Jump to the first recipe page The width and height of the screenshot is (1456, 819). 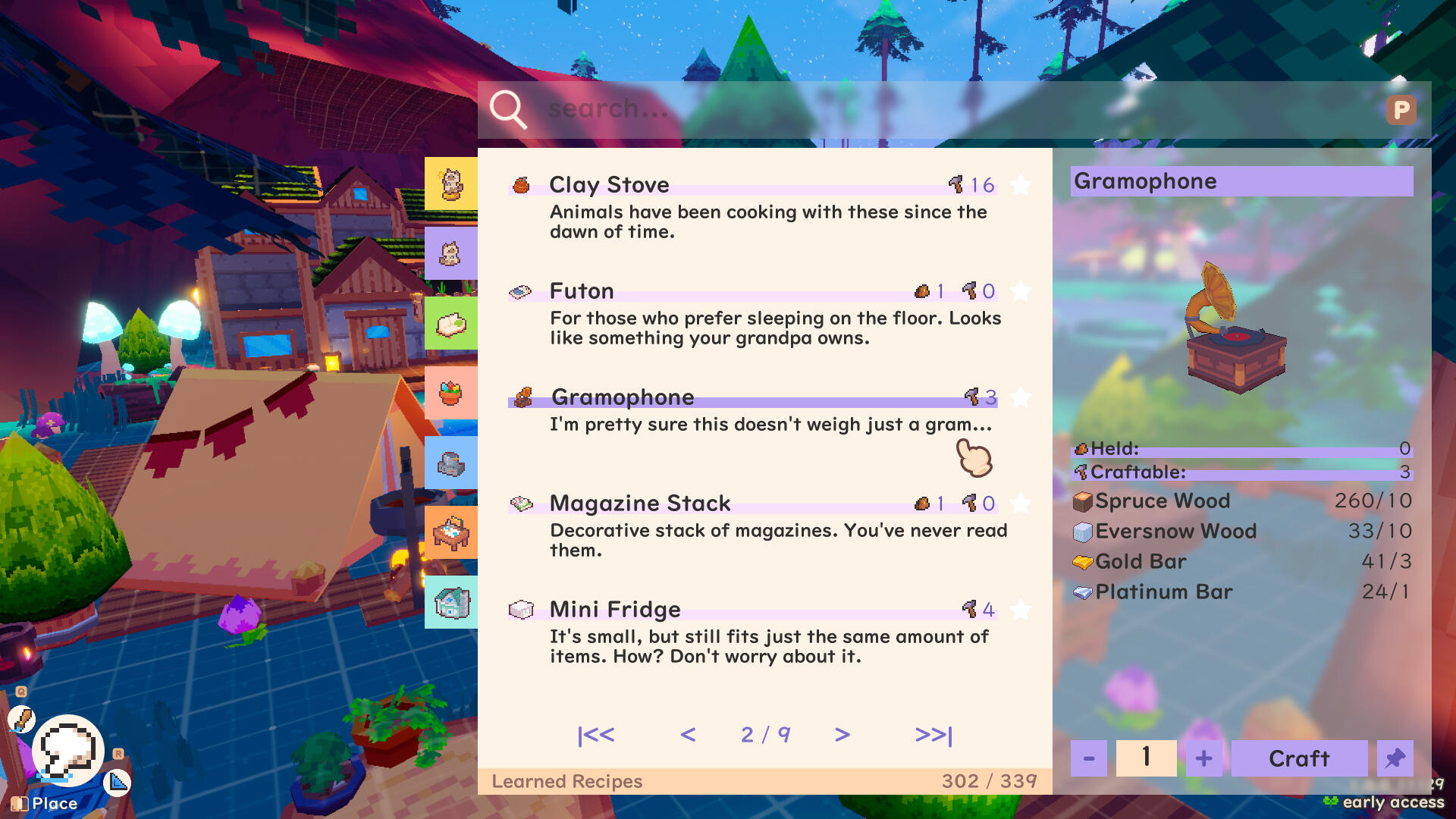(x=596, y=735)
